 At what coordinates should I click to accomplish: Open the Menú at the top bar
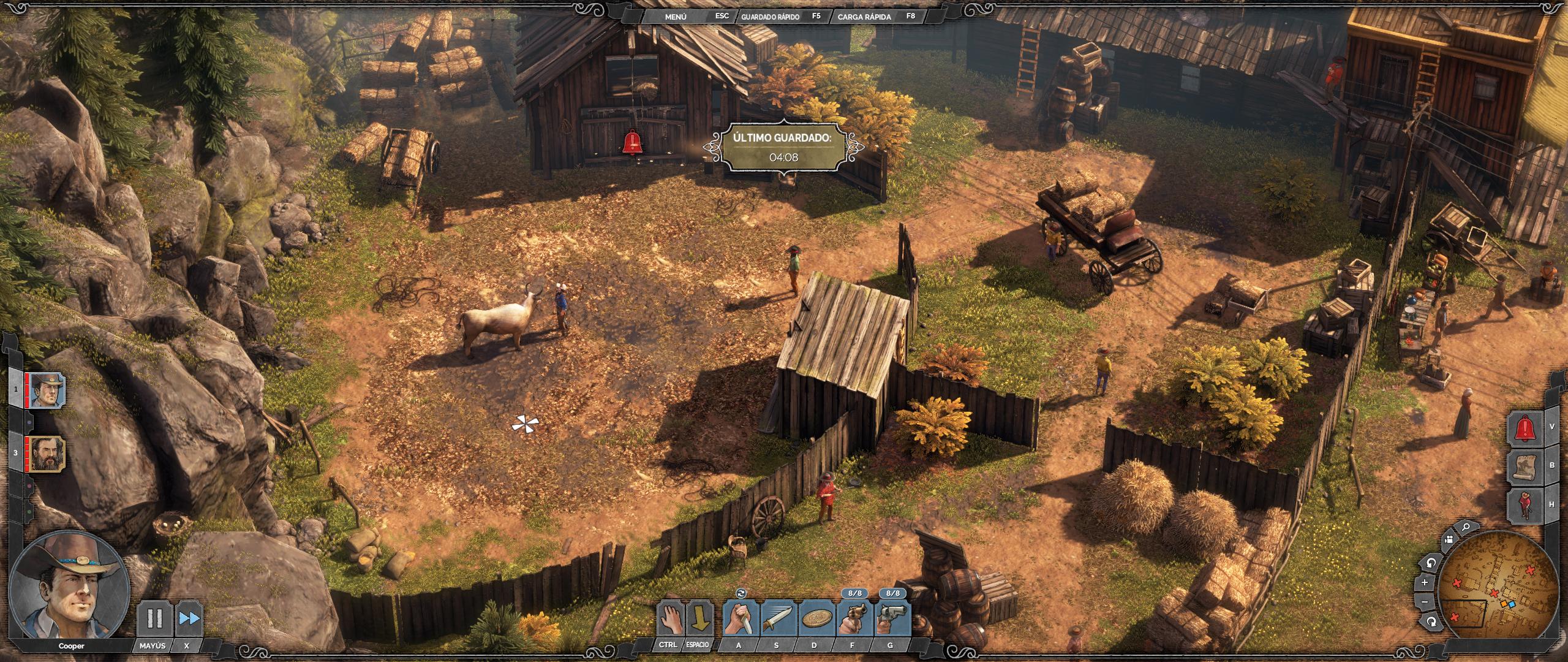[676, 17]
